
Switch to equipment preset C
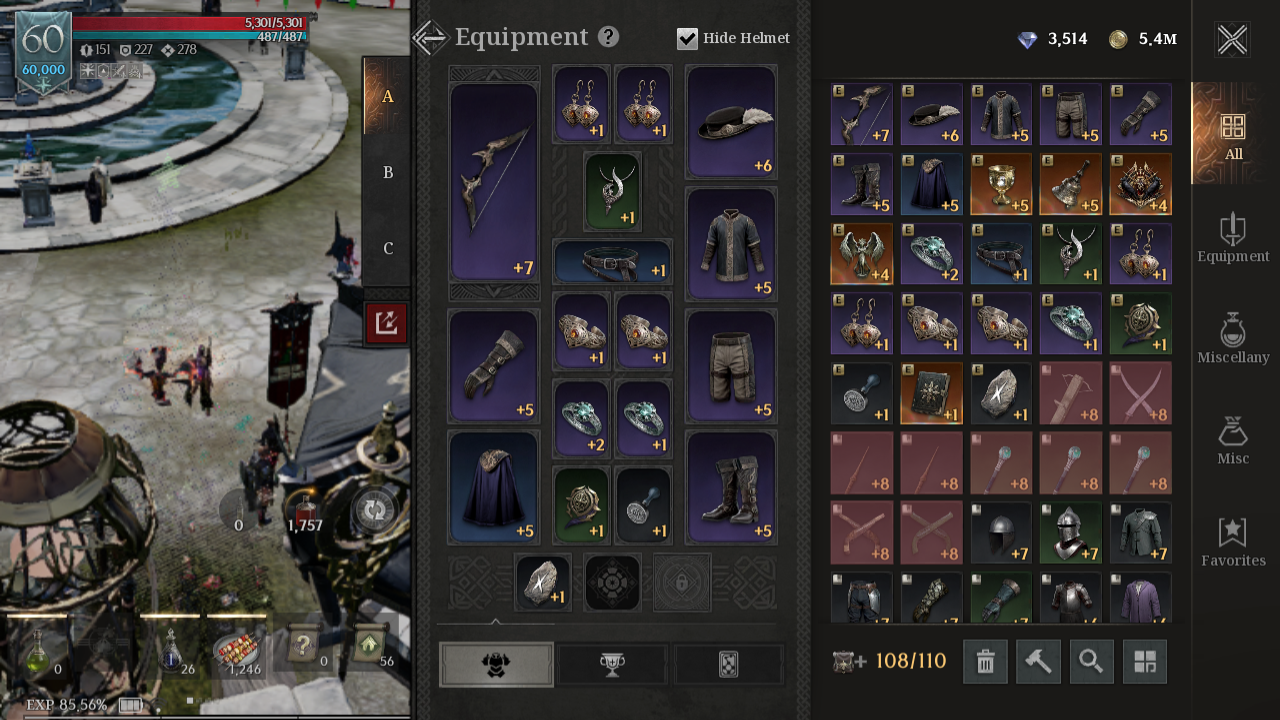tap(387, 249)
